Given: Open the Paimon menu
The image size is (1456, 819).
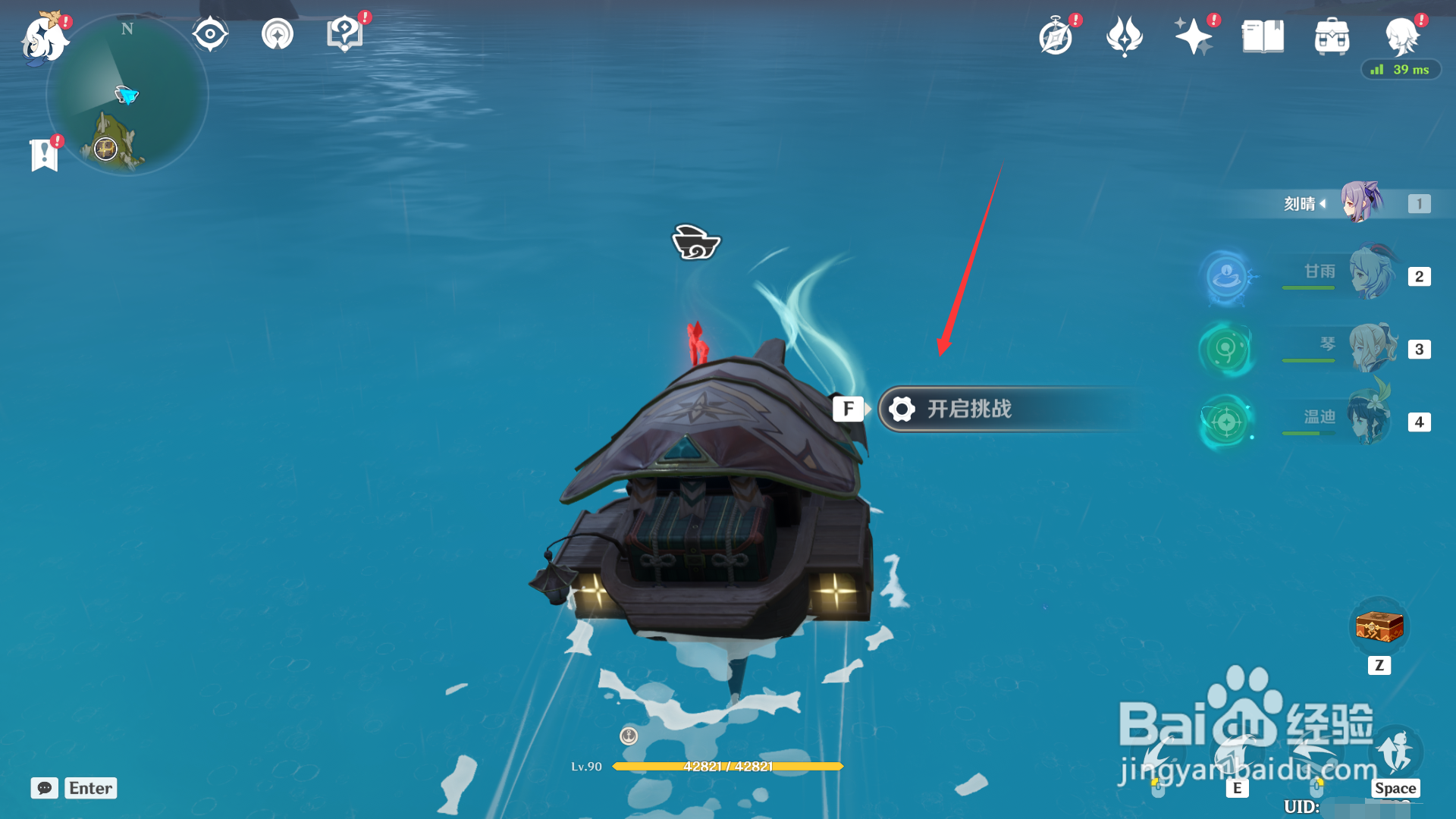Looking at the screenshot, I should pos(44,38).
